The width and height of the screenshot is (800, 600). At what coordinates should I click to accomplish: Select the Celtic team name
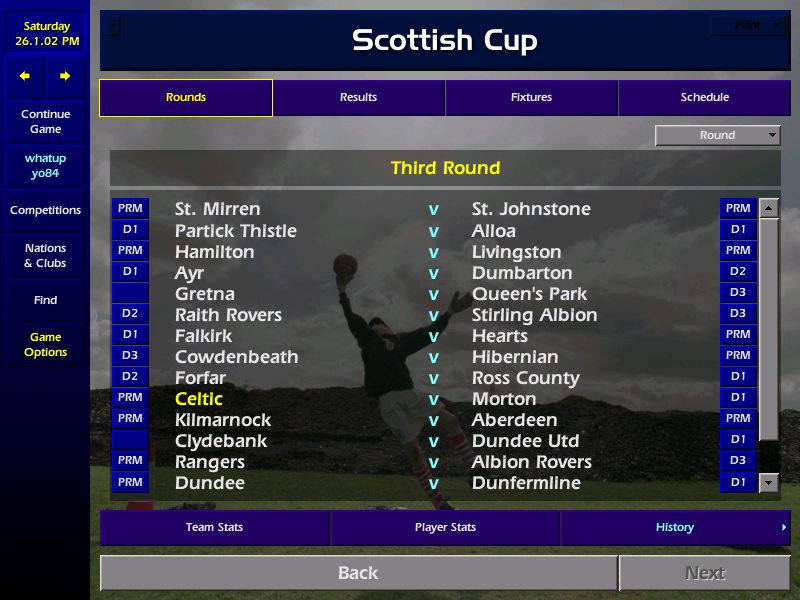tap(199, 399)
